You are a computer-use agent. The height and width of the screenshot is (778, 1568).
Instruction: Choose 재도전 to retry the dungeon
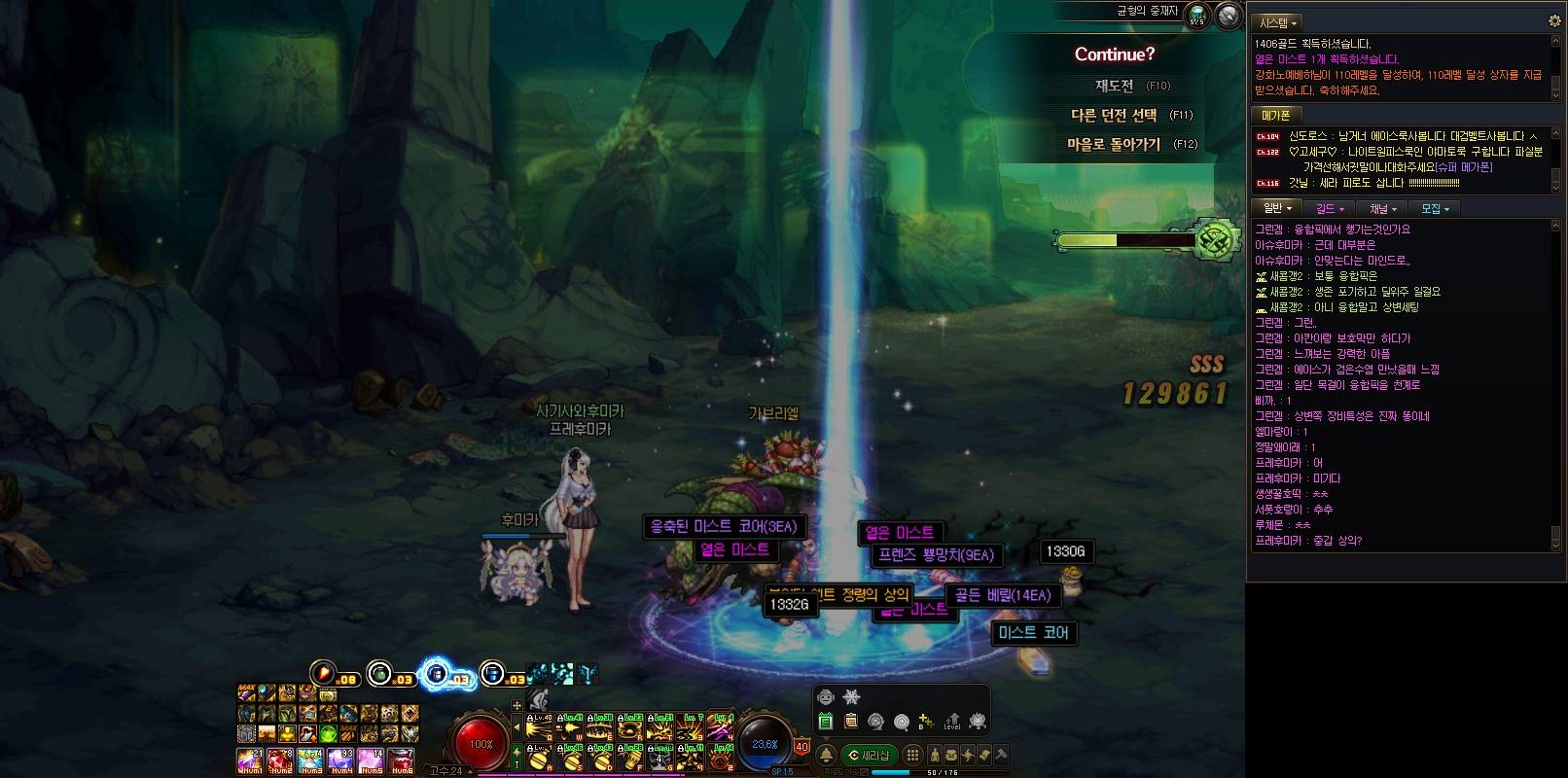[x=1115, y=86]
